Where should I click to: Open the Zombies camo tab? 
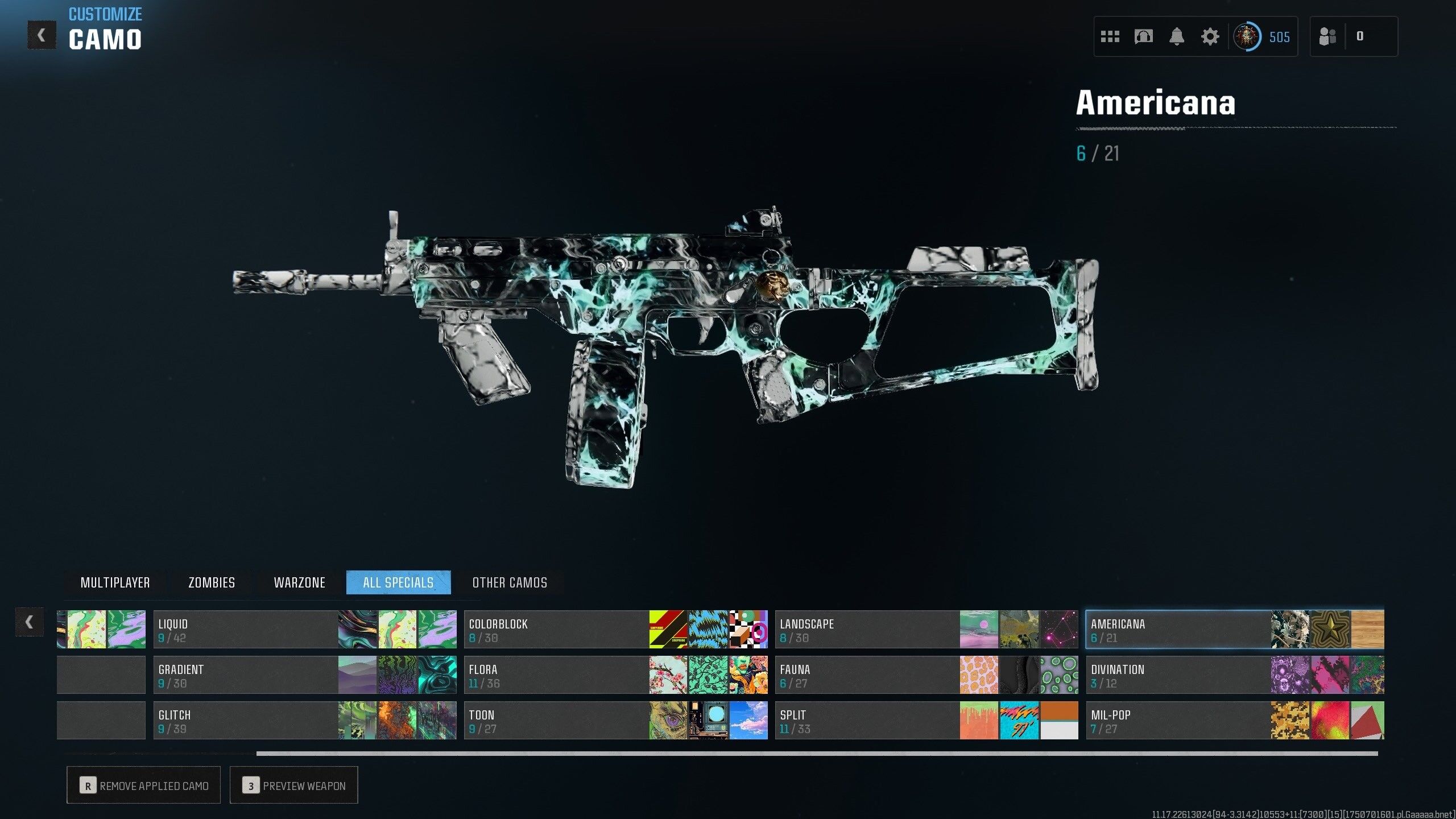click(x=212, y=582)
